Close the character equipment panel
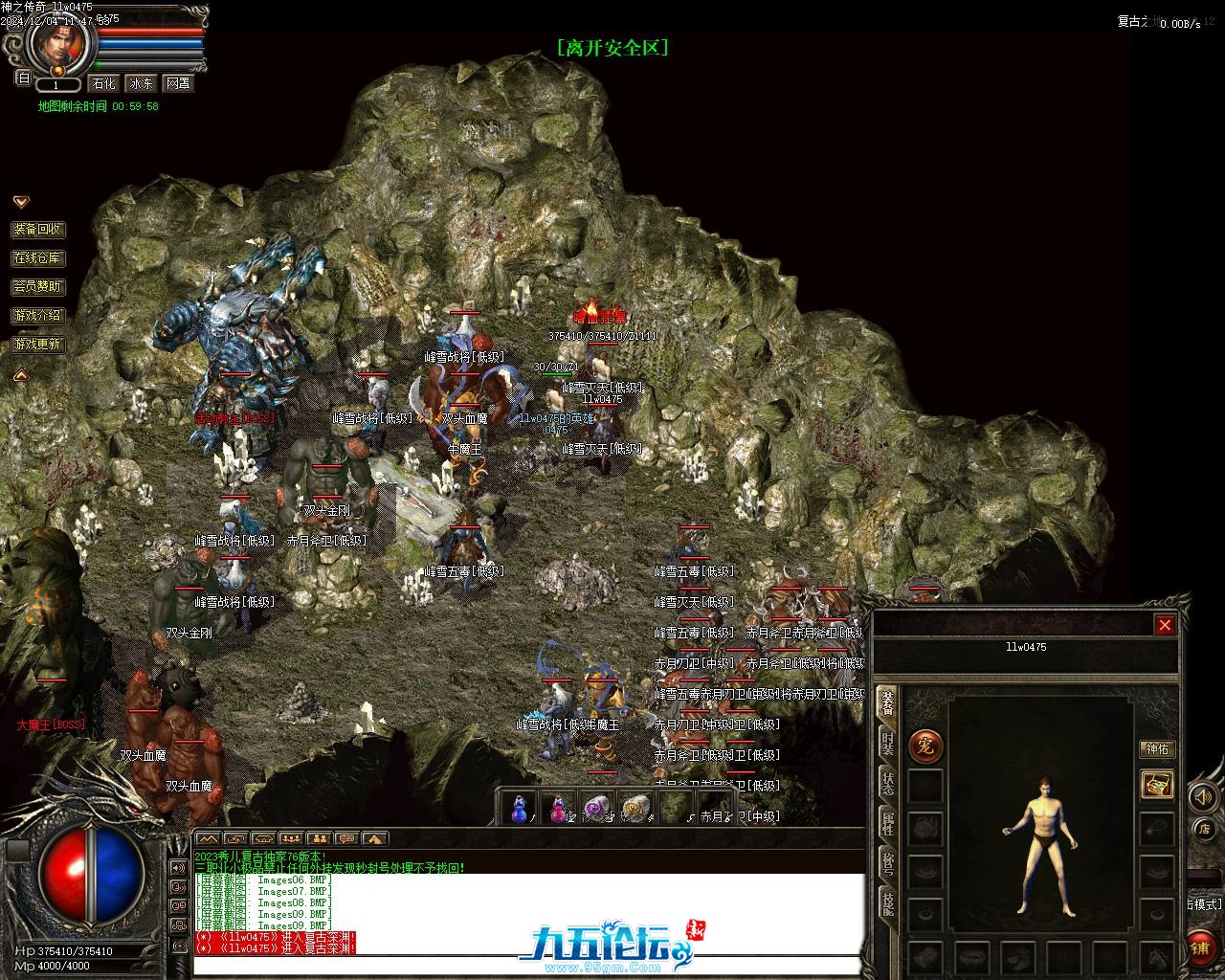Screen dimensions: 1225x980 pyautogui.click(x=1165, y=625)
